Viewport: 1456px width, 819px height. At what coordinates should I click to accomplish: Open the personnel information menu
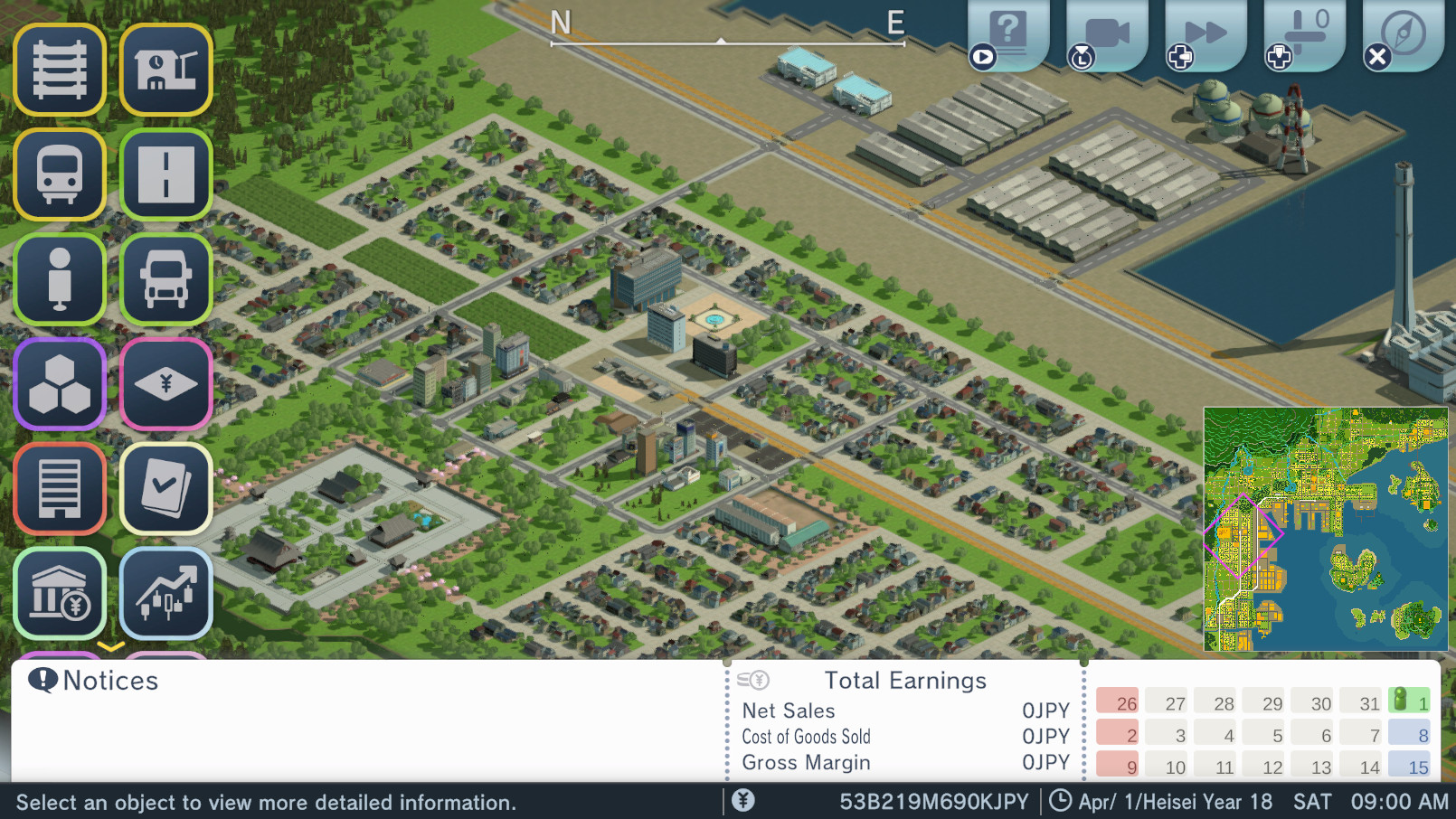coord(60,279)
